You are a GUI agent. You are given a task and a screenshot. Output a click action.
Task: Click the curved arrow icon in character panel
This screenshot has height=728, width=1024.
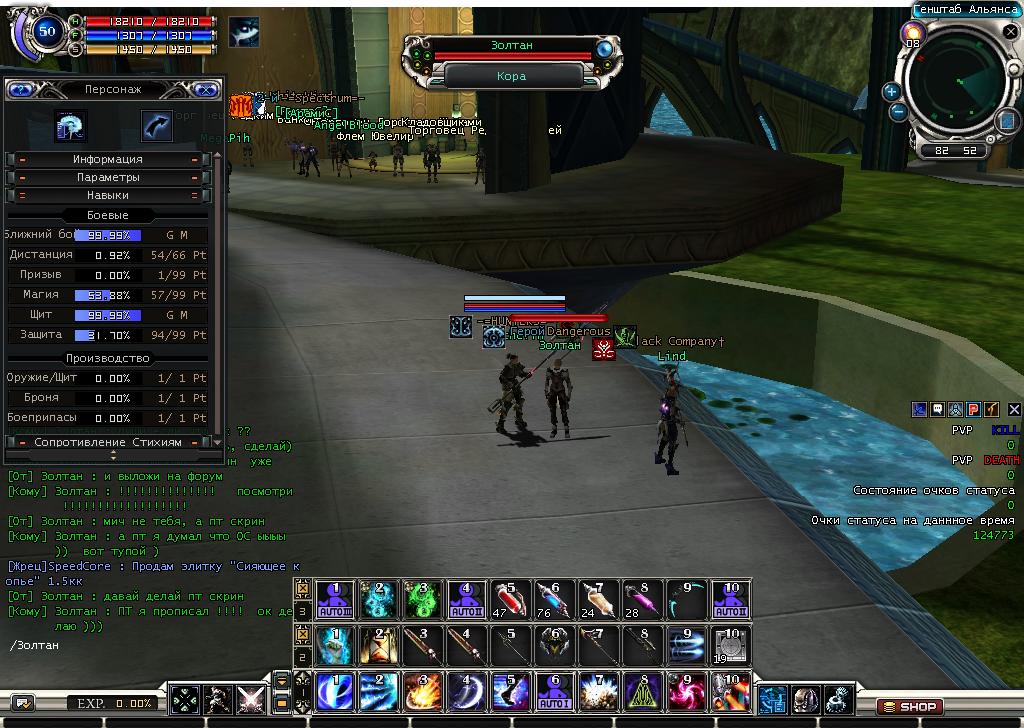(x=156, y=126)
